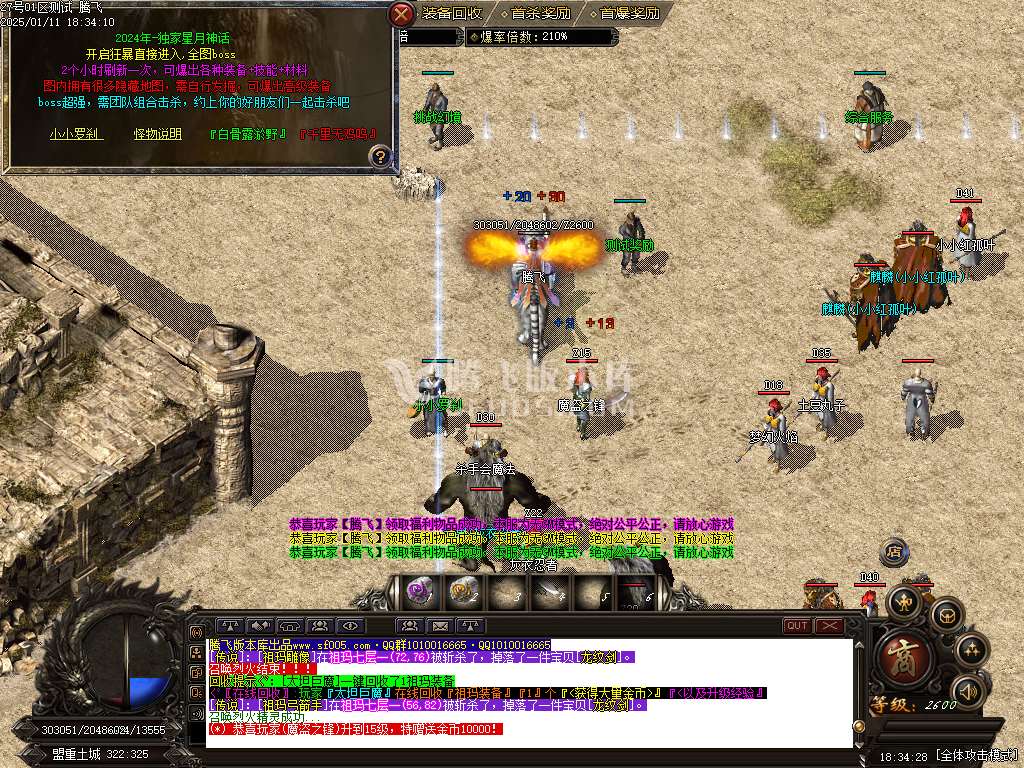The image size is (1024, 768).
Task: Open the 怪物说明 monster description link
Action: (158, 133)
